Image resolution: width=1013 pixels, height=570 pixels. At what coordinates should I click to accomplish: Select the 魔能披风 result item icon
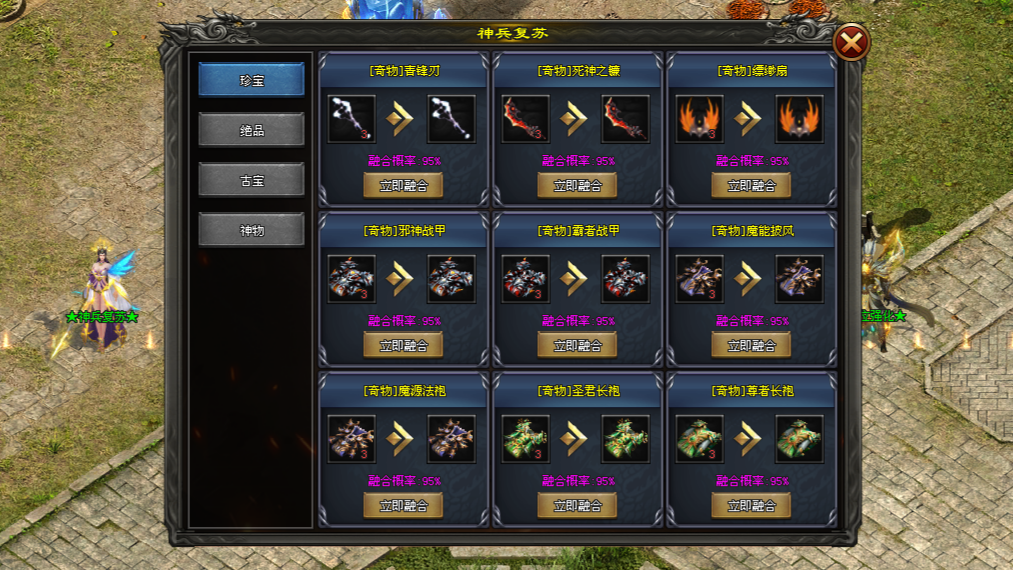pos(800,279)
